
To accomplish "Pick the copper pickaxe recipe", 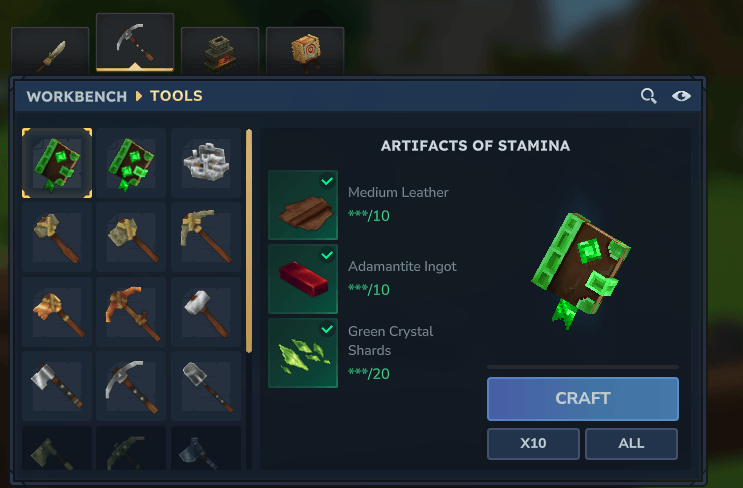I will coord(131,312).
